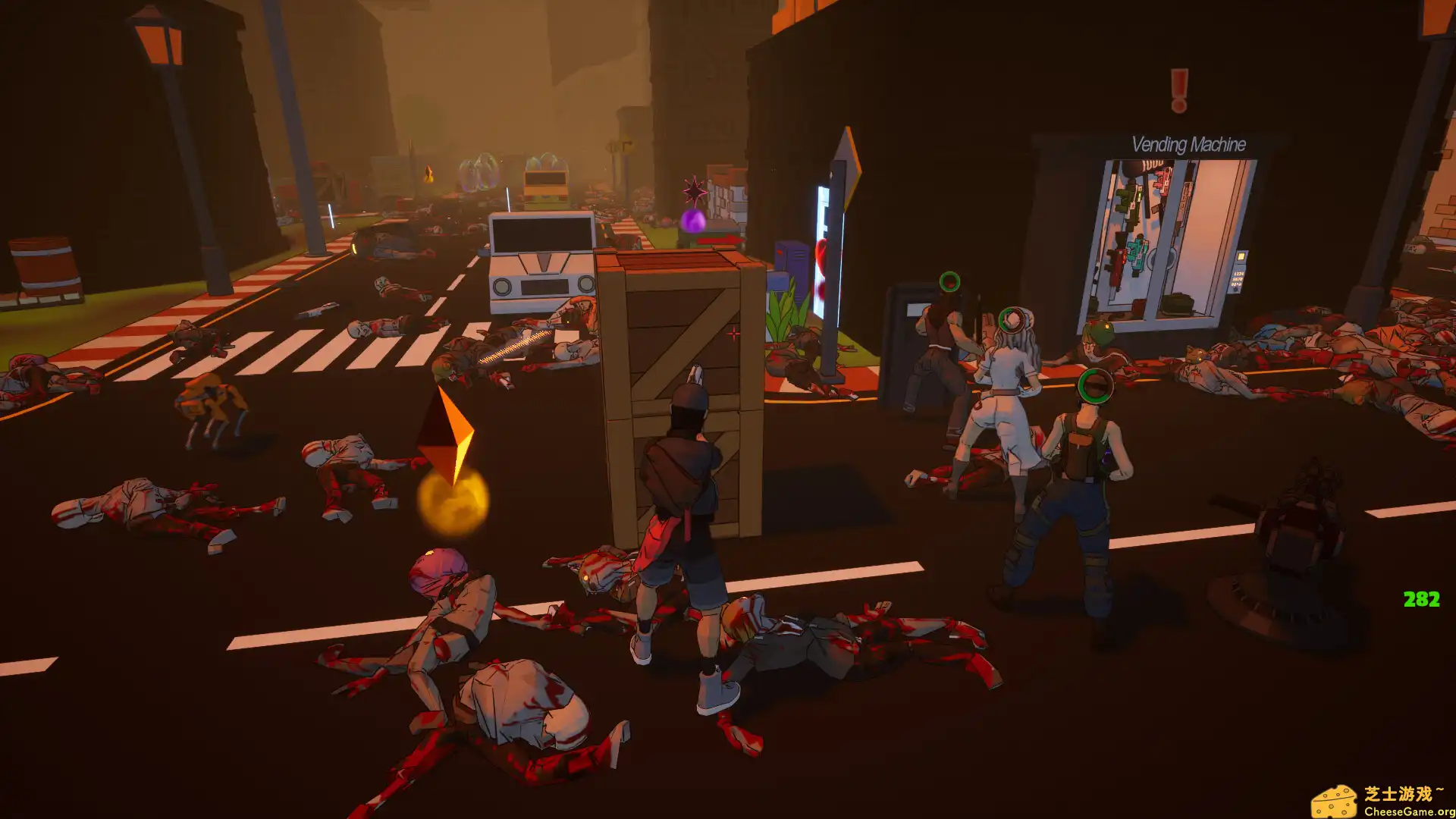
Task: Click the spiky purple star projectile
Action: pyautogui.click(x=693, y=192)
